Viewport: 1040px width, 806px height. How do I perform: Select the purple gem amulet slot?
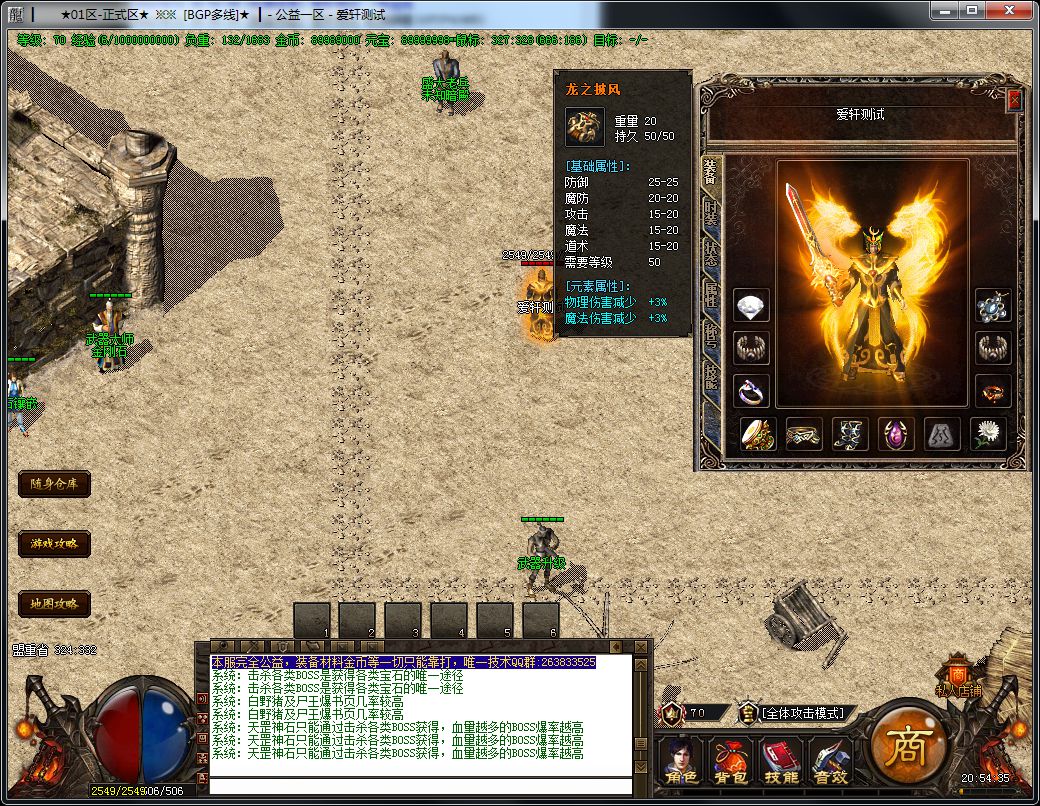point(896,434)
